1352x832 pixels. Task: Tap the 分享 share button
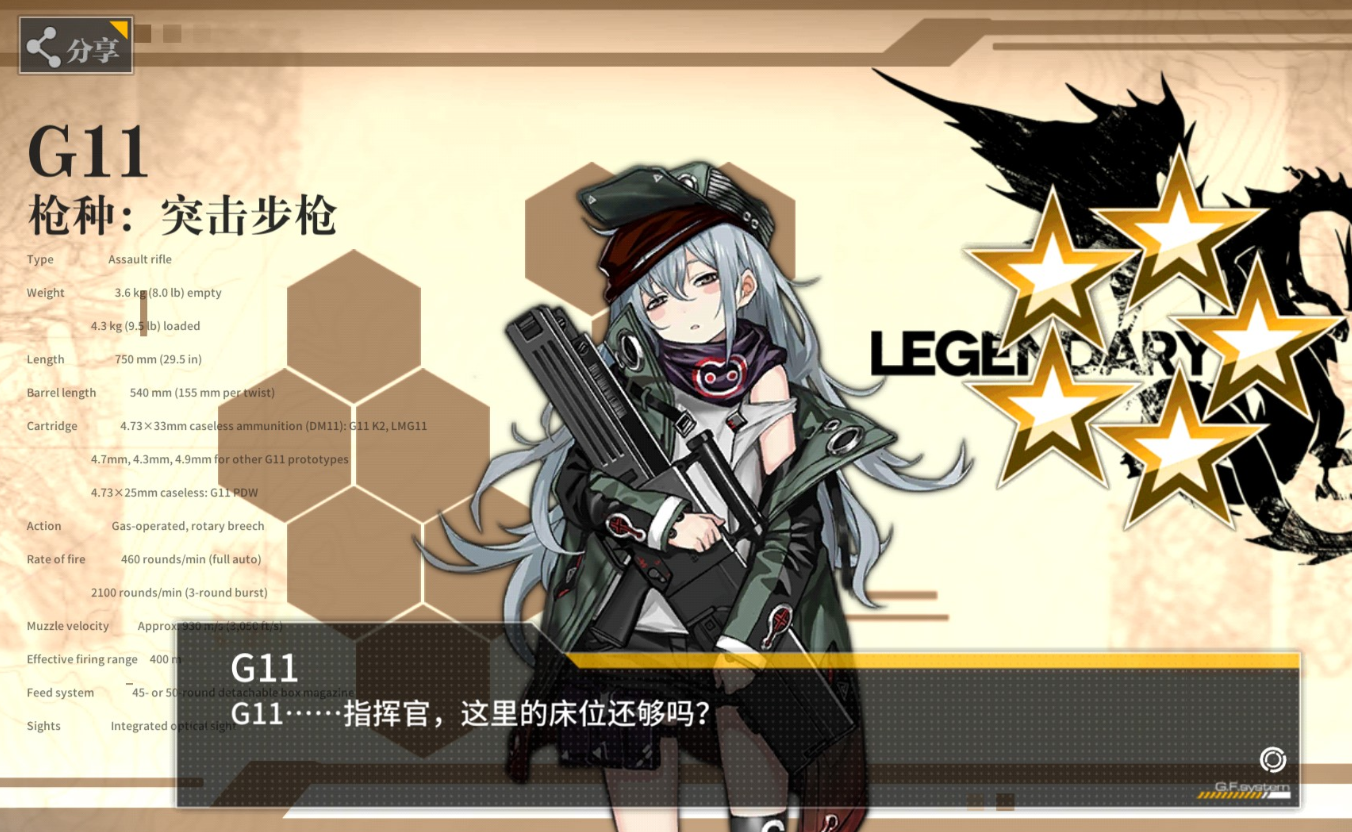(x=75, y=43)
